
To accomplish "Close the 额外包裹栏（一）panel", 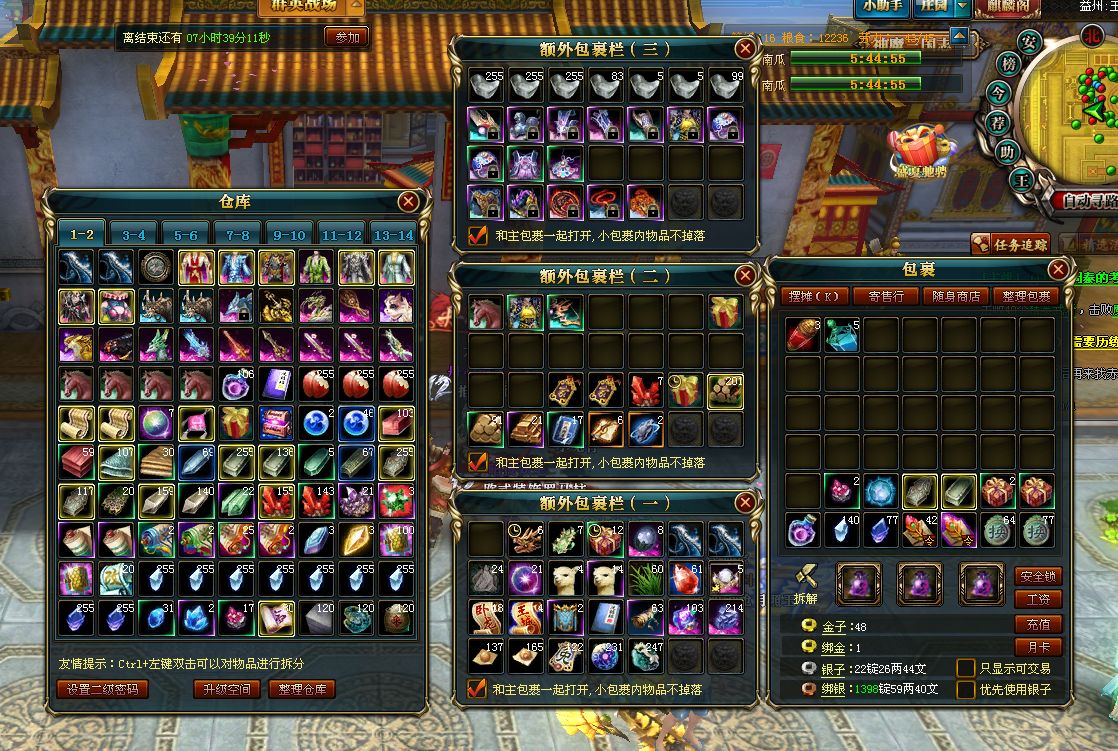I will [x=745, y=502].
